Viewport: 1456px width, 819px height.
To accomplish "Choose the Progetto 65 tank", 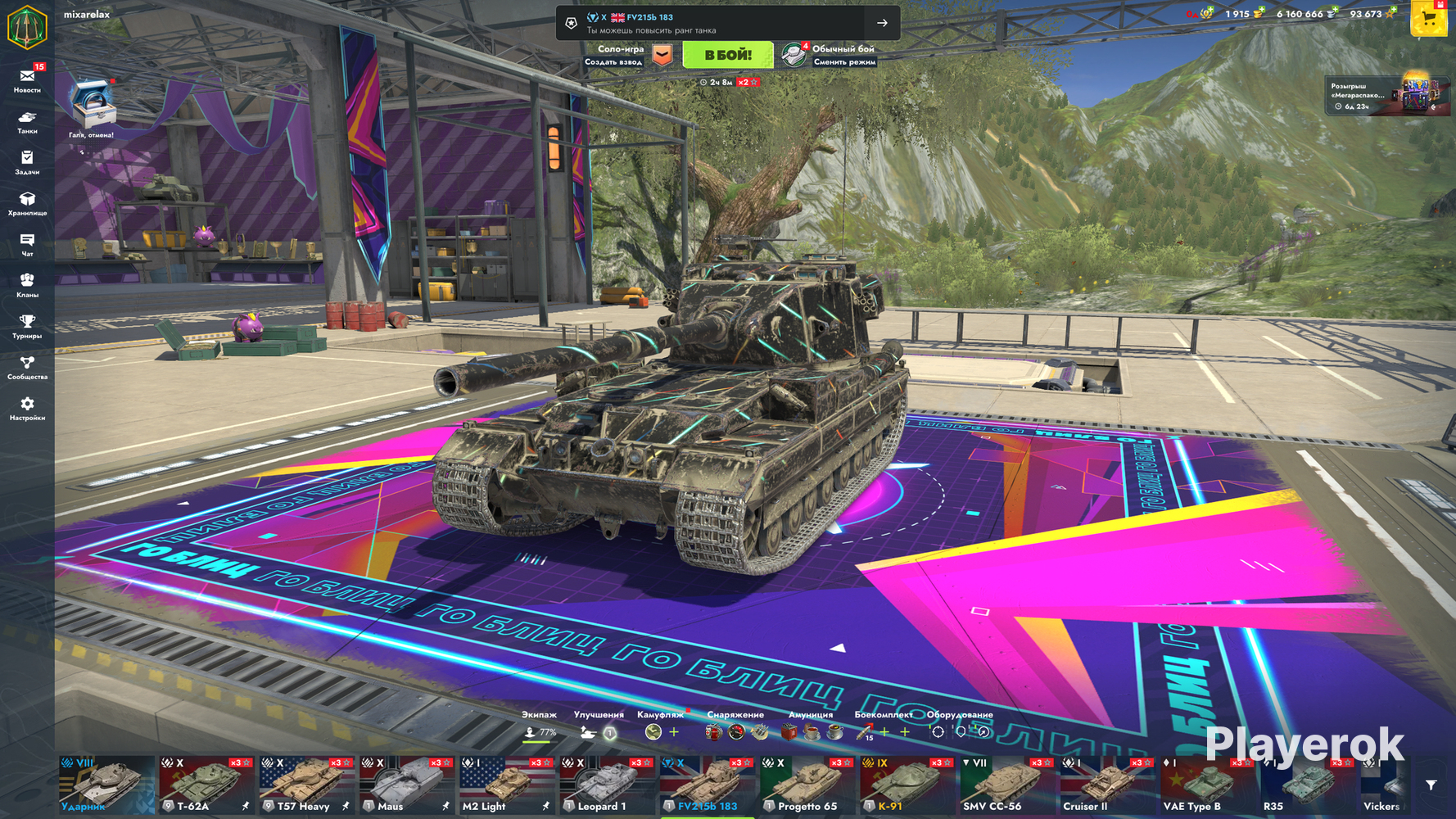I will tap(807, 785).
